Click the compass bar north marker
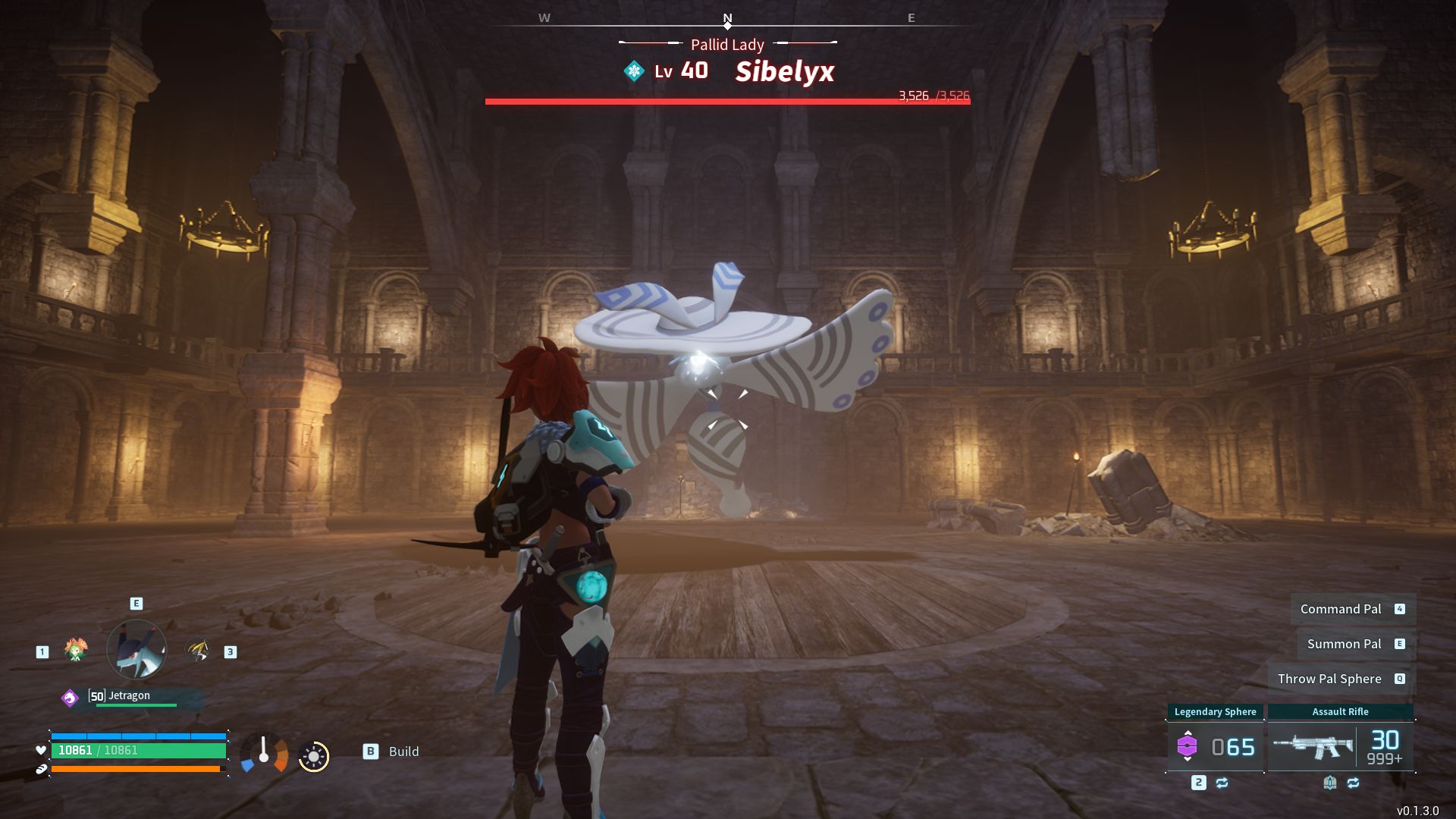This screenshot has height=819, width=1456. [x=727, y=20]
